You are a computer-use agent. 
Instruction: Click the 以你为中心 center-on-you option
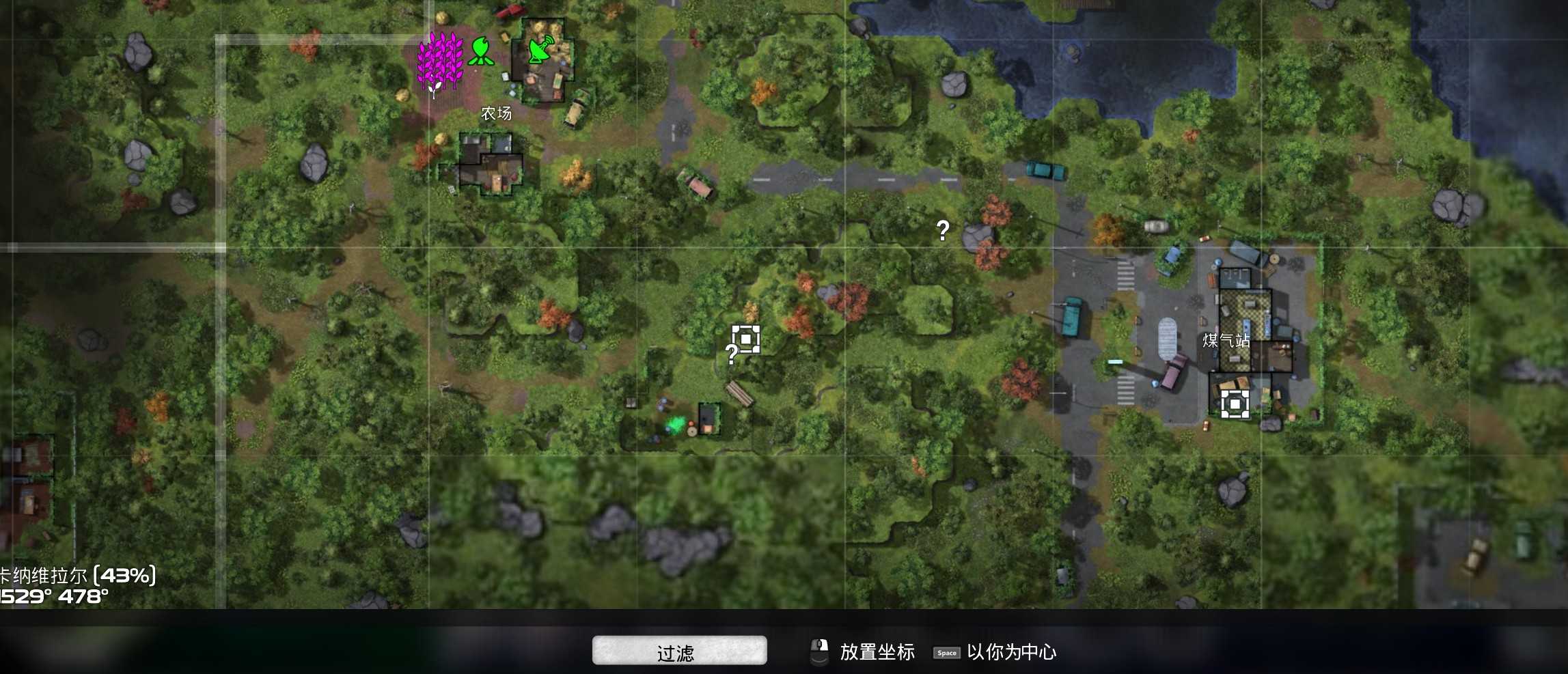pos(1011,653)
